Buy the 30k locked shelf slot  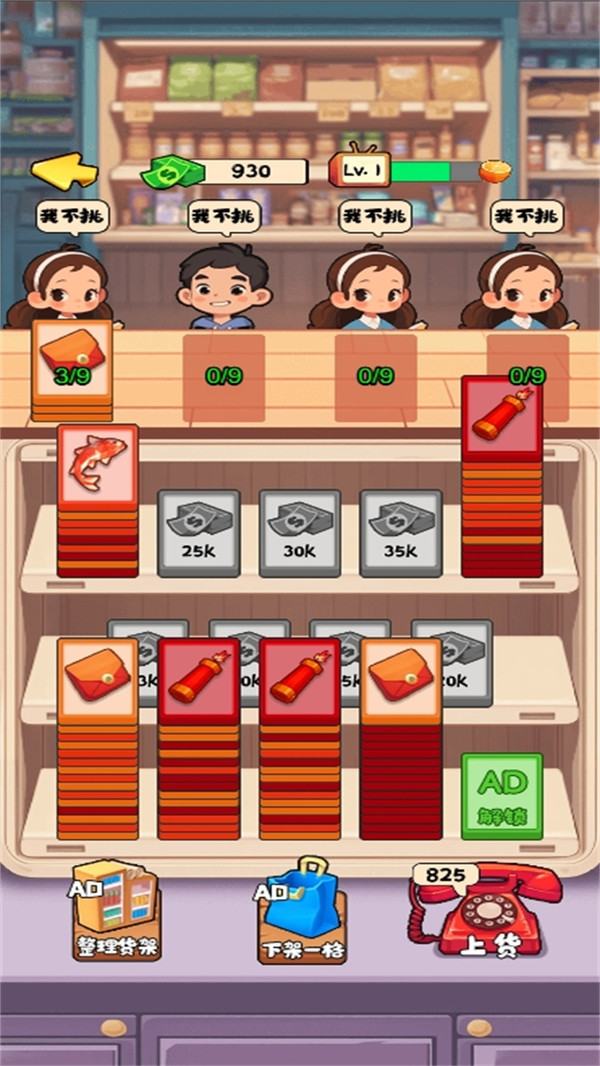point(300,532)
